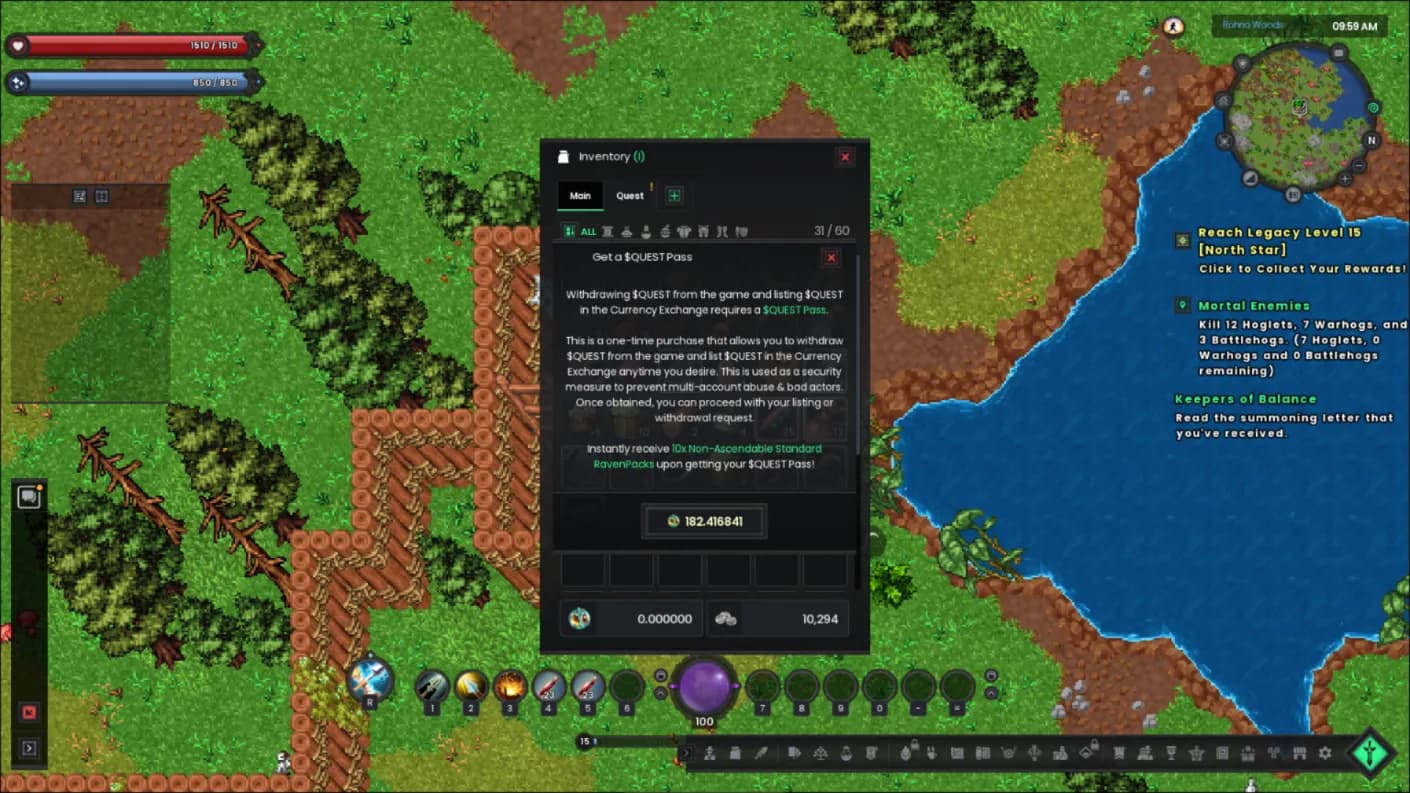Zoom in the minimap with plus button
Viewport: 1410px width, 793px height.
pos(1345,179)
